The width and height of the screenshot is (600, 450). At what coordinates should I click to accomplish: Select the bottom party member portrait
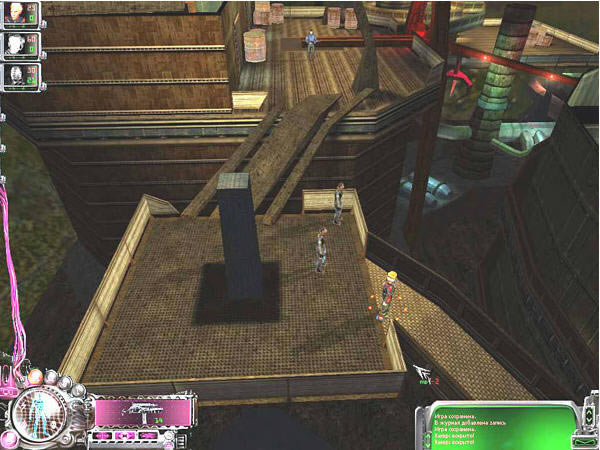[x=15, y=75]
